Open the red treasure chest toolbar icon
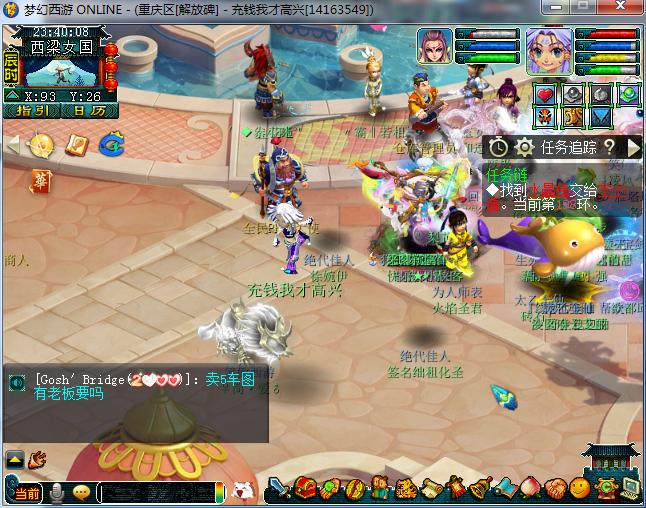The image size is (646, 508). 305,489
